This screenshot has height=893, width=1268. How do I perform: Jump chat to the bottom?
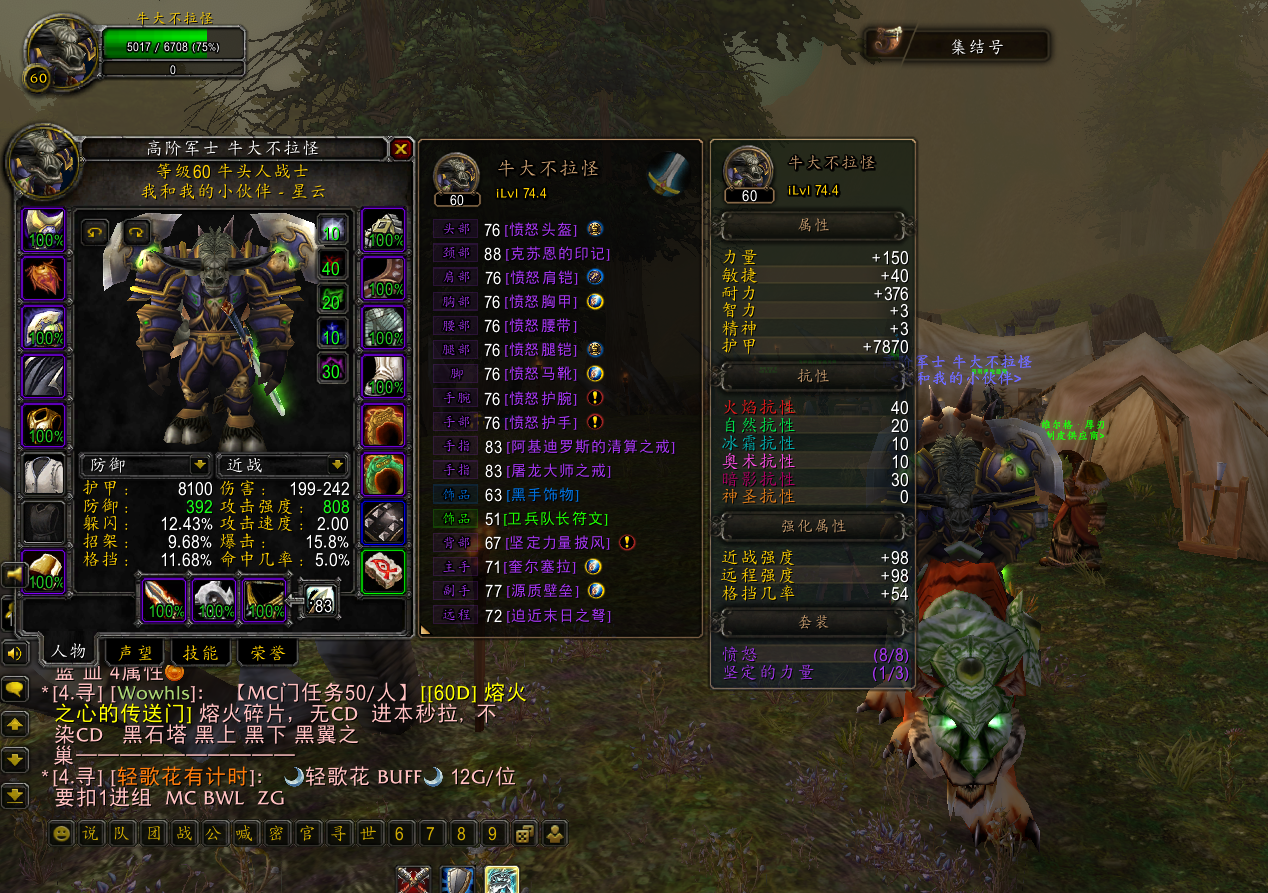14,796
